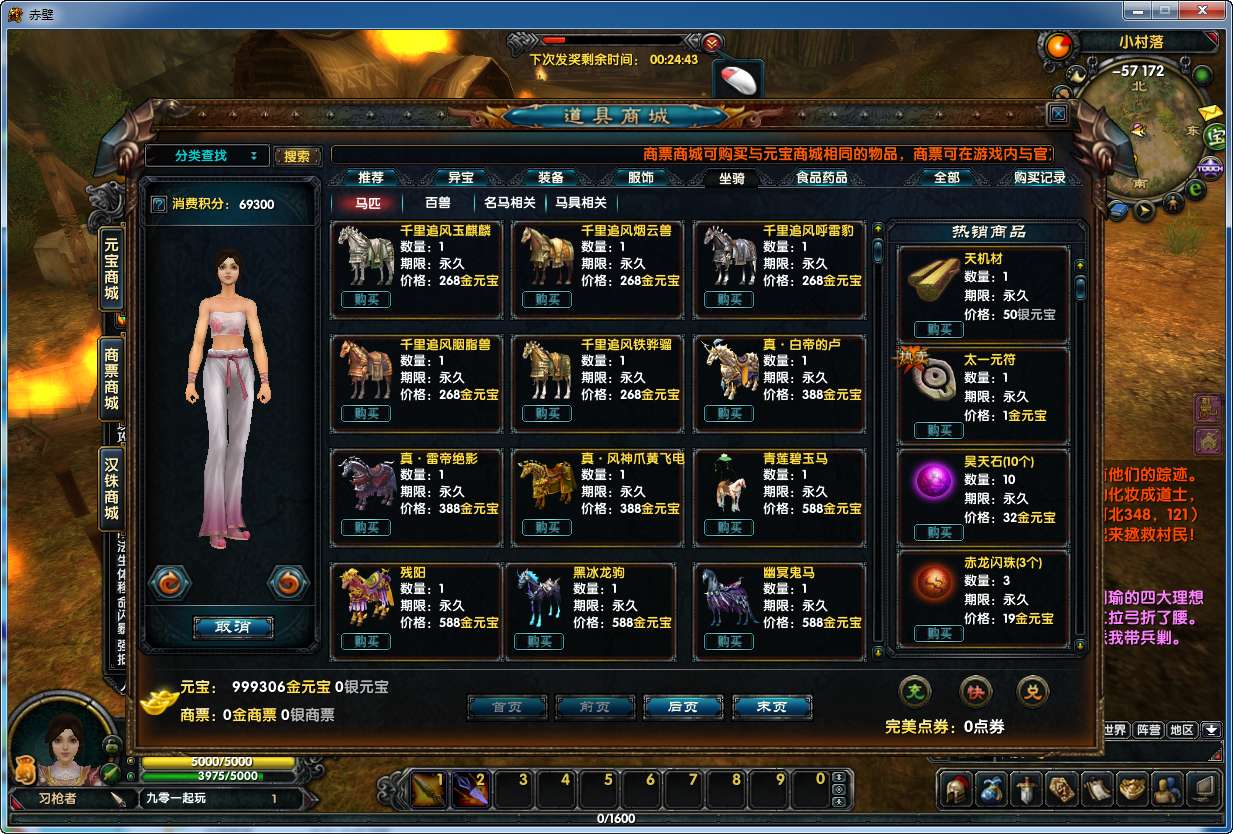This screenshot has width=1233, height=834.
Task: Open the 分类查找 category dropdown
Action: pos(208,156)
